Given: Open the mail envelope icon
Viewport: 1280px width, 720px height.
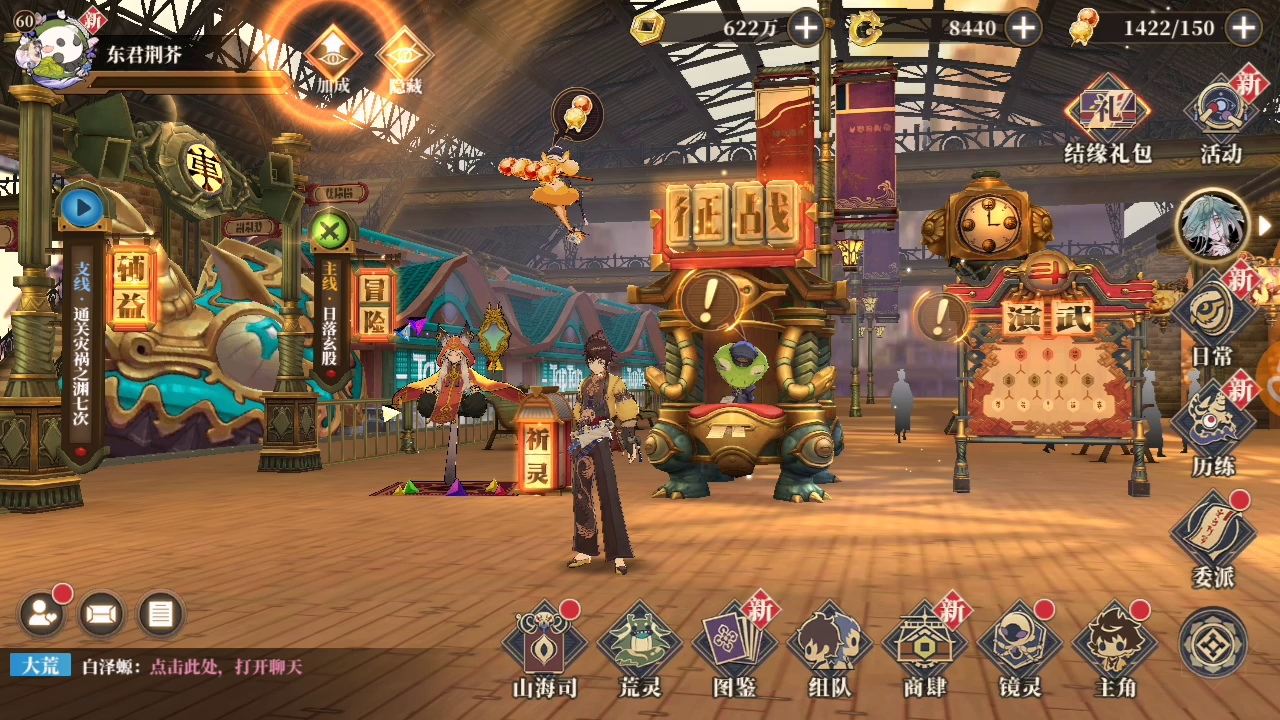Looking at the screenshot, I should pyautogui.click(x=101, y=614).
